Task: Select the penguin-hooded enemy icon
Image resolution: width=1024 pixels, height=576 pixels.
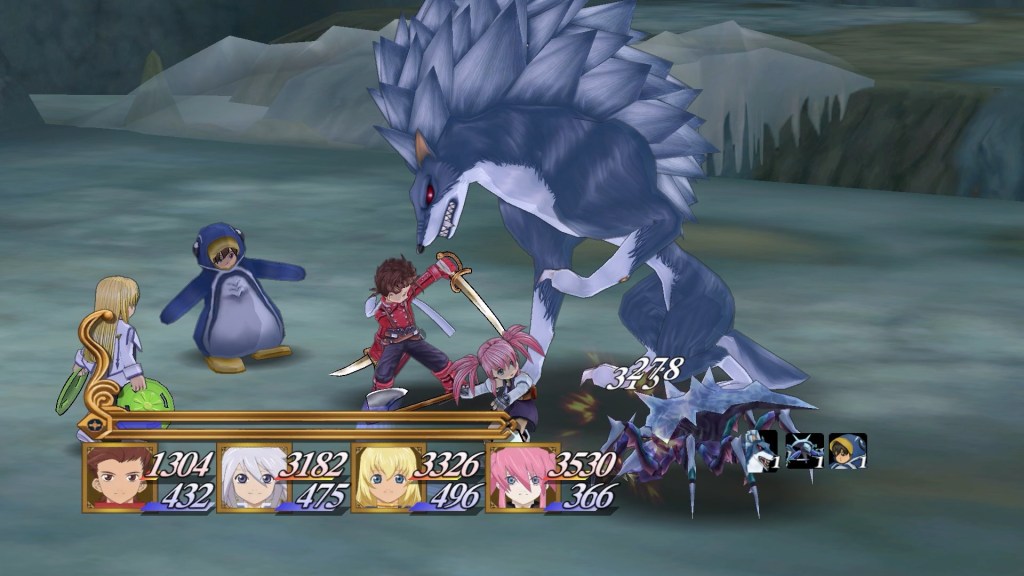Action: [848, 451]
